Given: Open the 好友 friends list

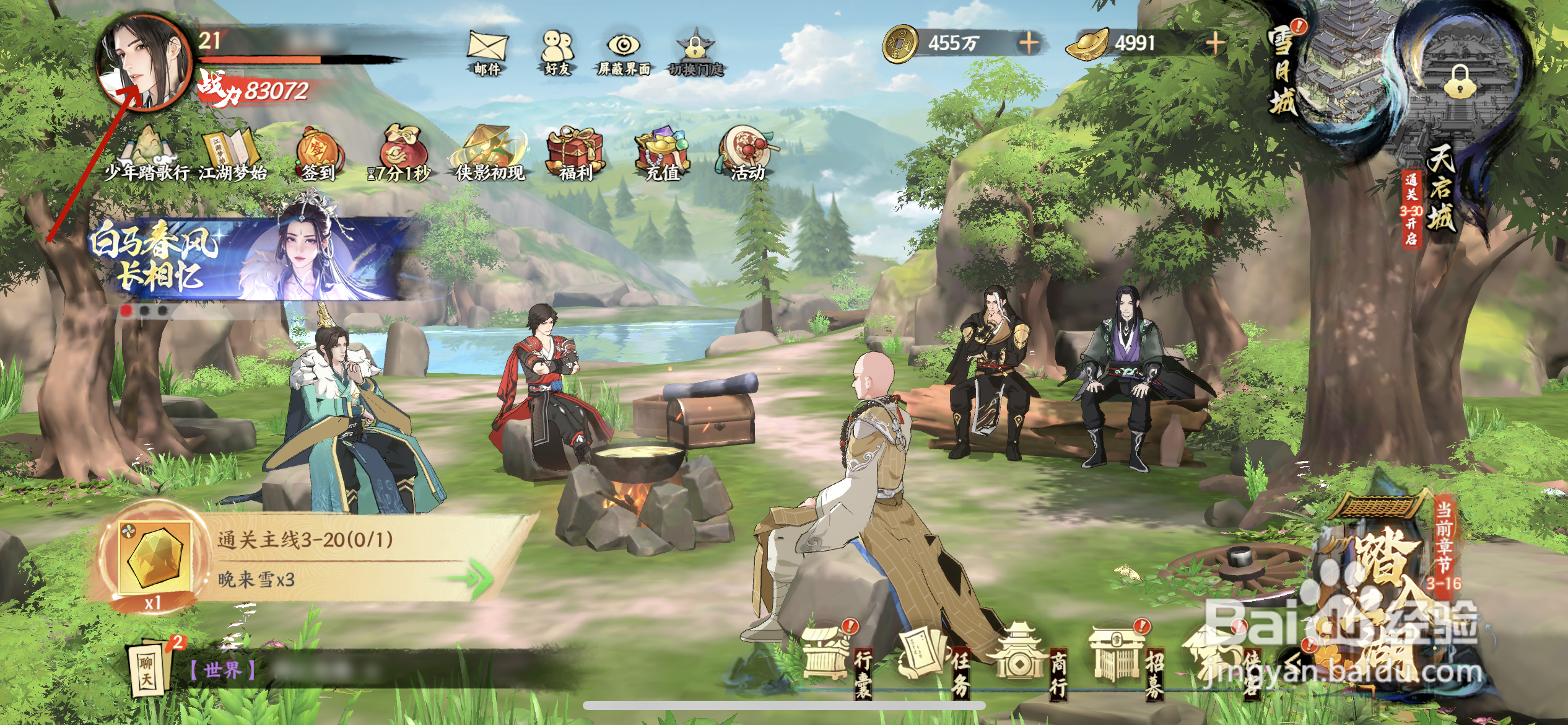Looking at the screenshot, I should coord(557,50).
